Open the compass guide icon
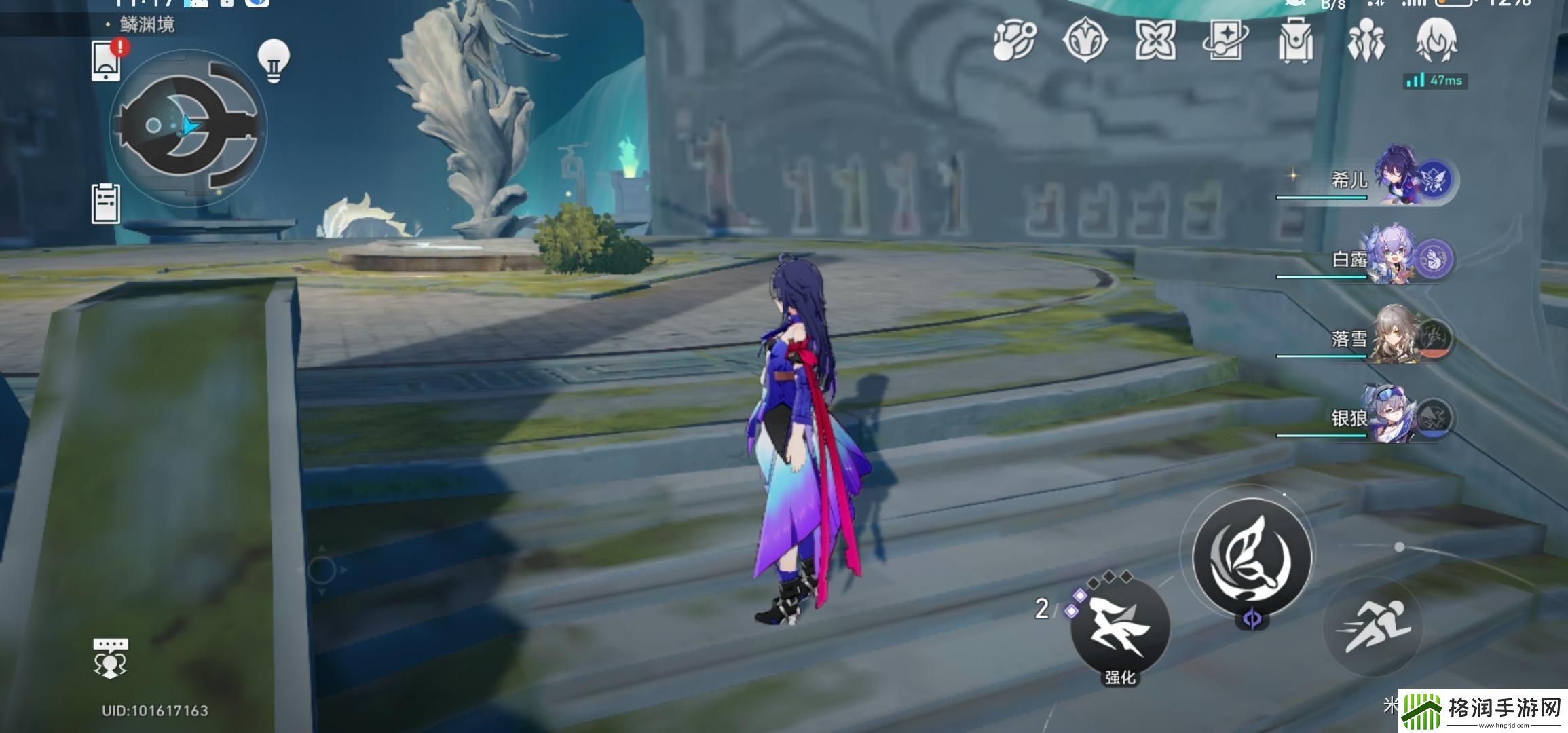The width and height of the screenshot is (1568, 733). [x=1085, y=41]
